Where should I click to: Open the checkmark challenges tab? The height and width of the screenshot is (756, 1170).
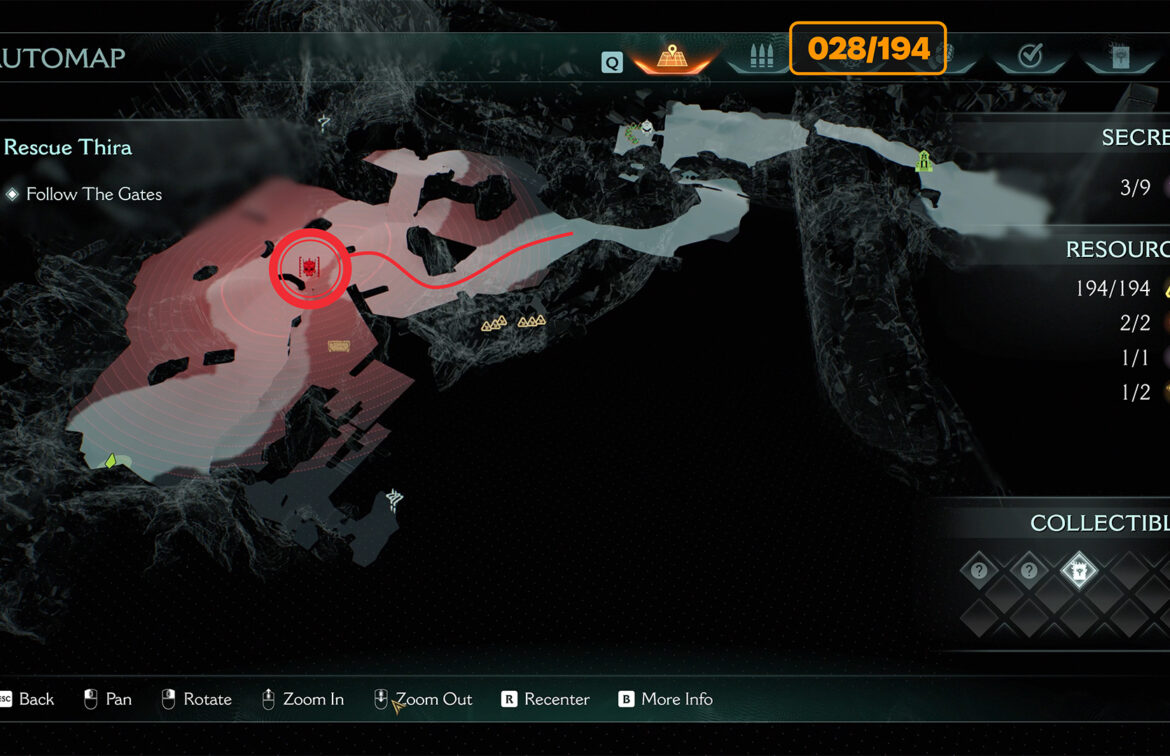pos(1029,56)
